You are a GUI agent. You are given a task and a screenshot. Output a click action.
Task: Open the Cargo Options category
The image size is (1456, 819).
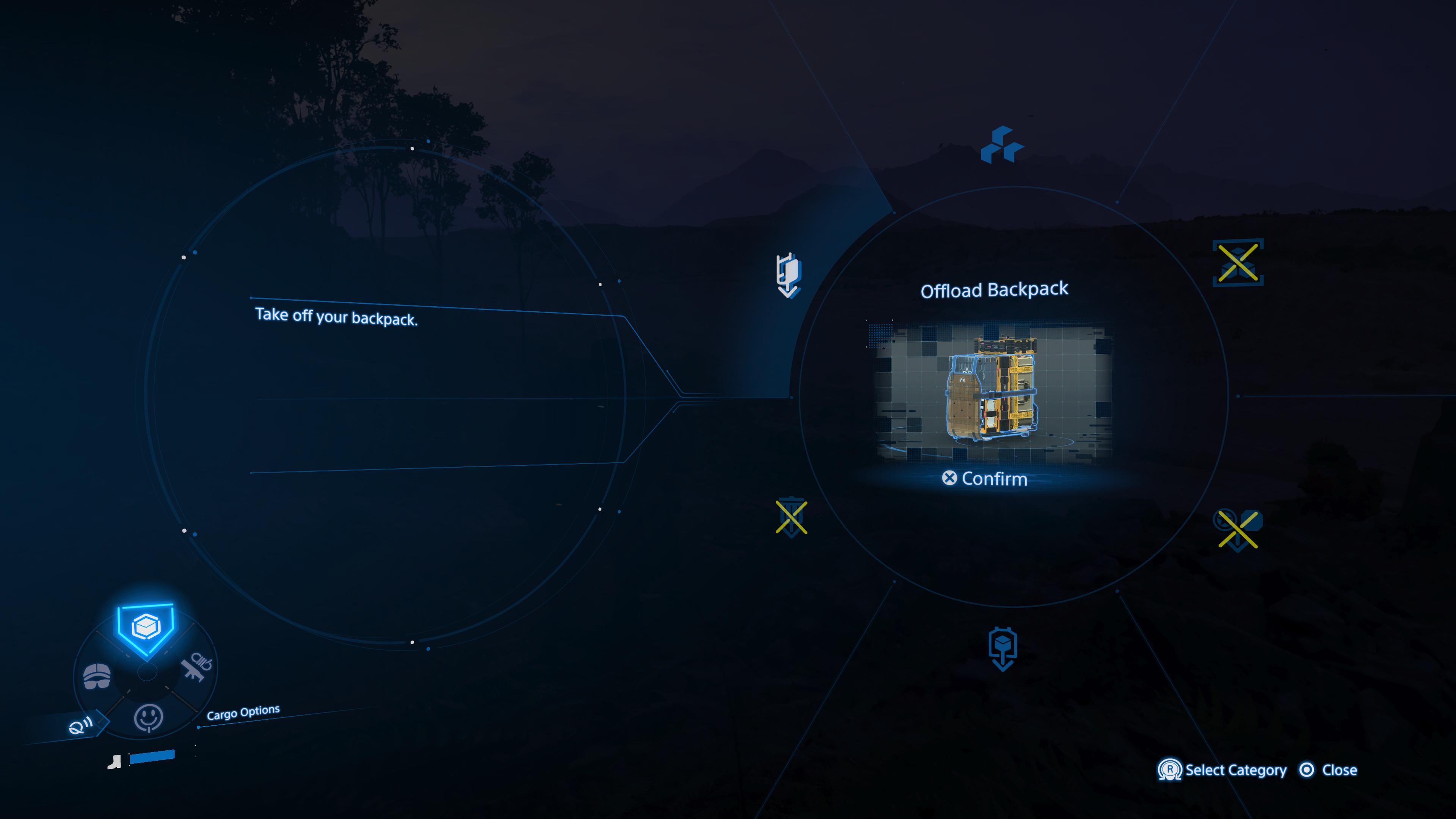click(146, 627)
